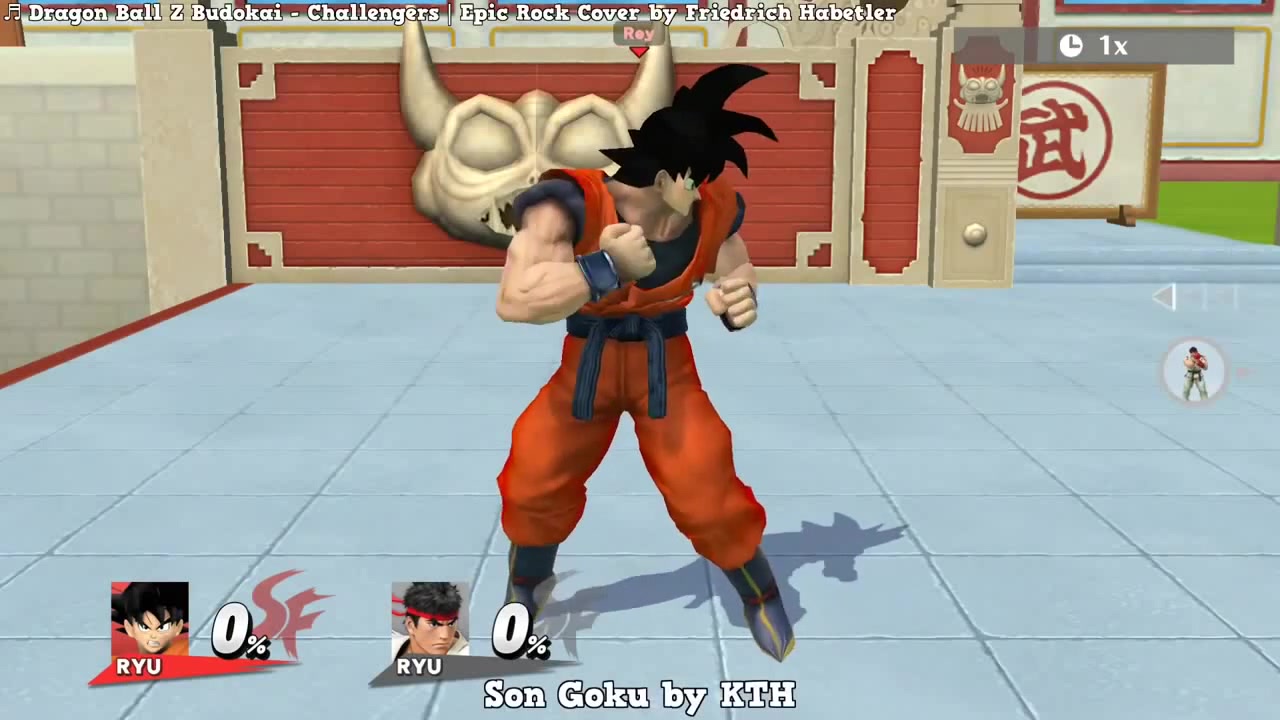
Task: Expand the Roy name tag above Goku
Action: [637, 33]
